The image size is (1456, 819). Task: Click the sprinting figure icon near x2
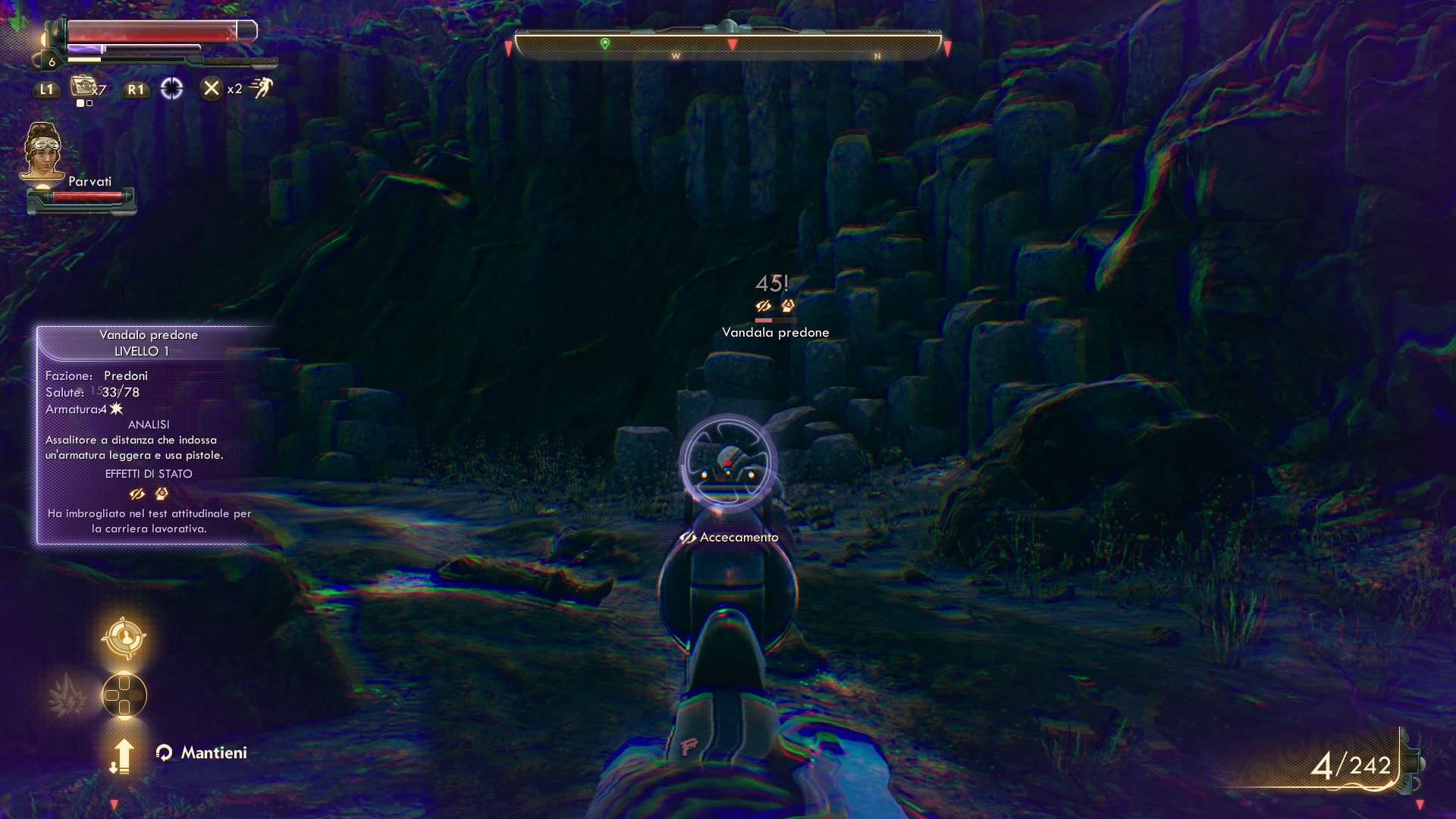(x=261, y=88)
